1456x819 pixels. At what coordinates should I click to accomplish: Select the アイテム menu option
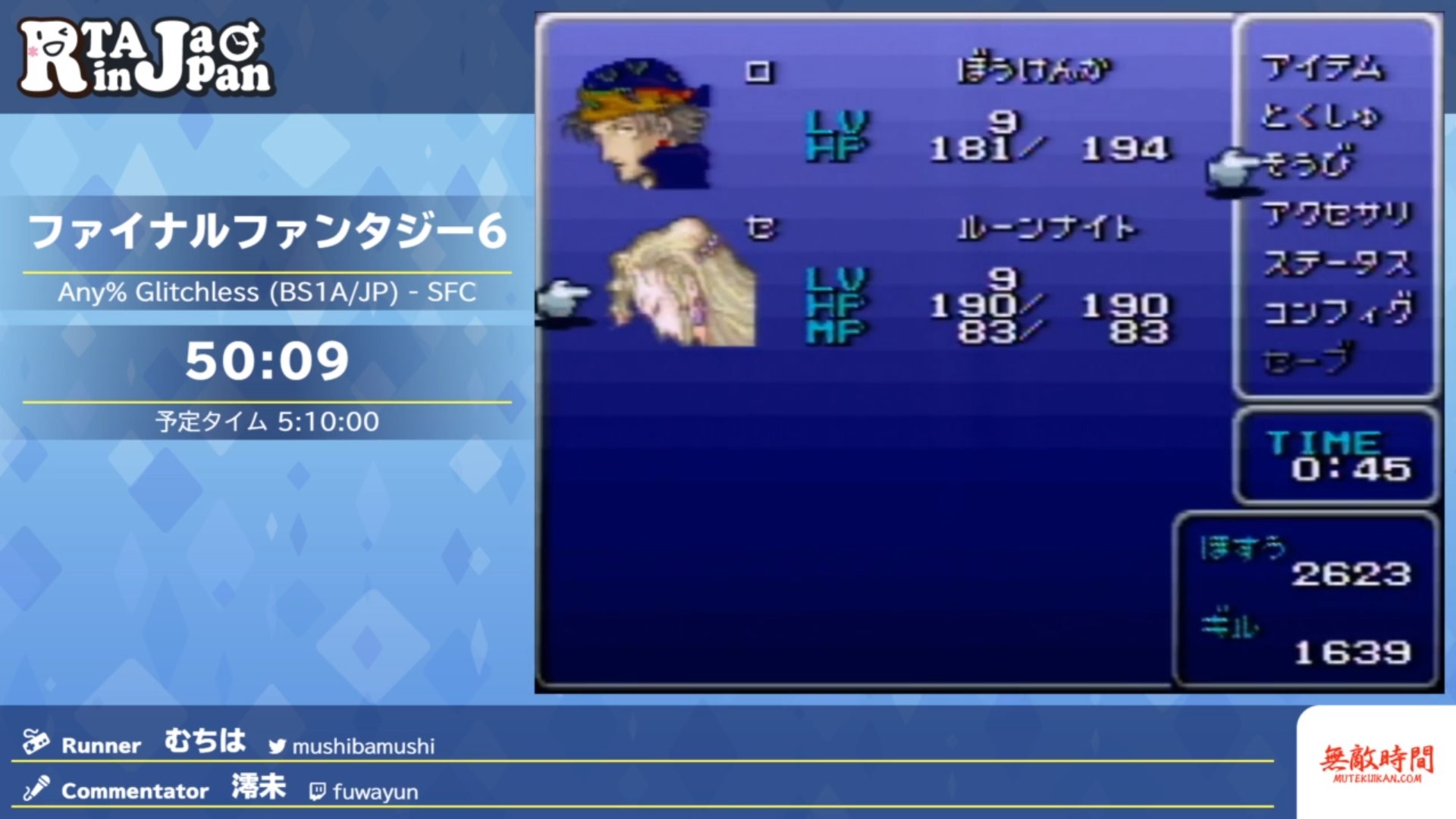[1323, 72]
